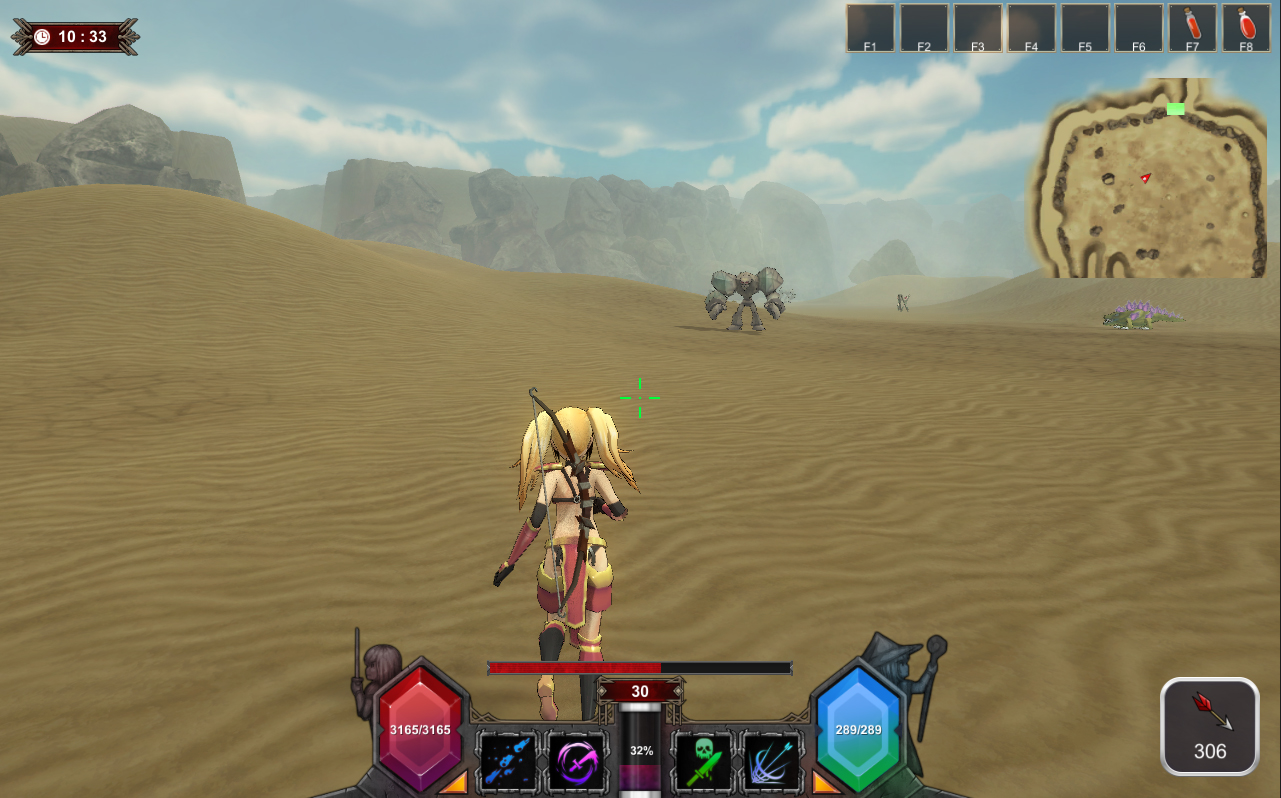Drink the red potion in slot F8
The height and width of the screenshot is (798, 1281).
tap(1246, 25)
